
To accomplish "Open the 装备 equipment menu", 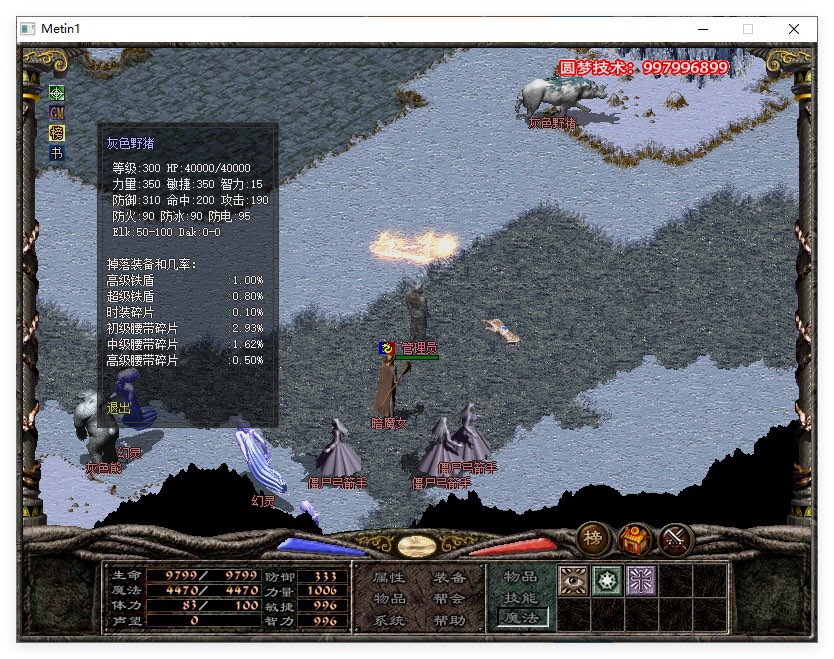I will coord(449,577).
